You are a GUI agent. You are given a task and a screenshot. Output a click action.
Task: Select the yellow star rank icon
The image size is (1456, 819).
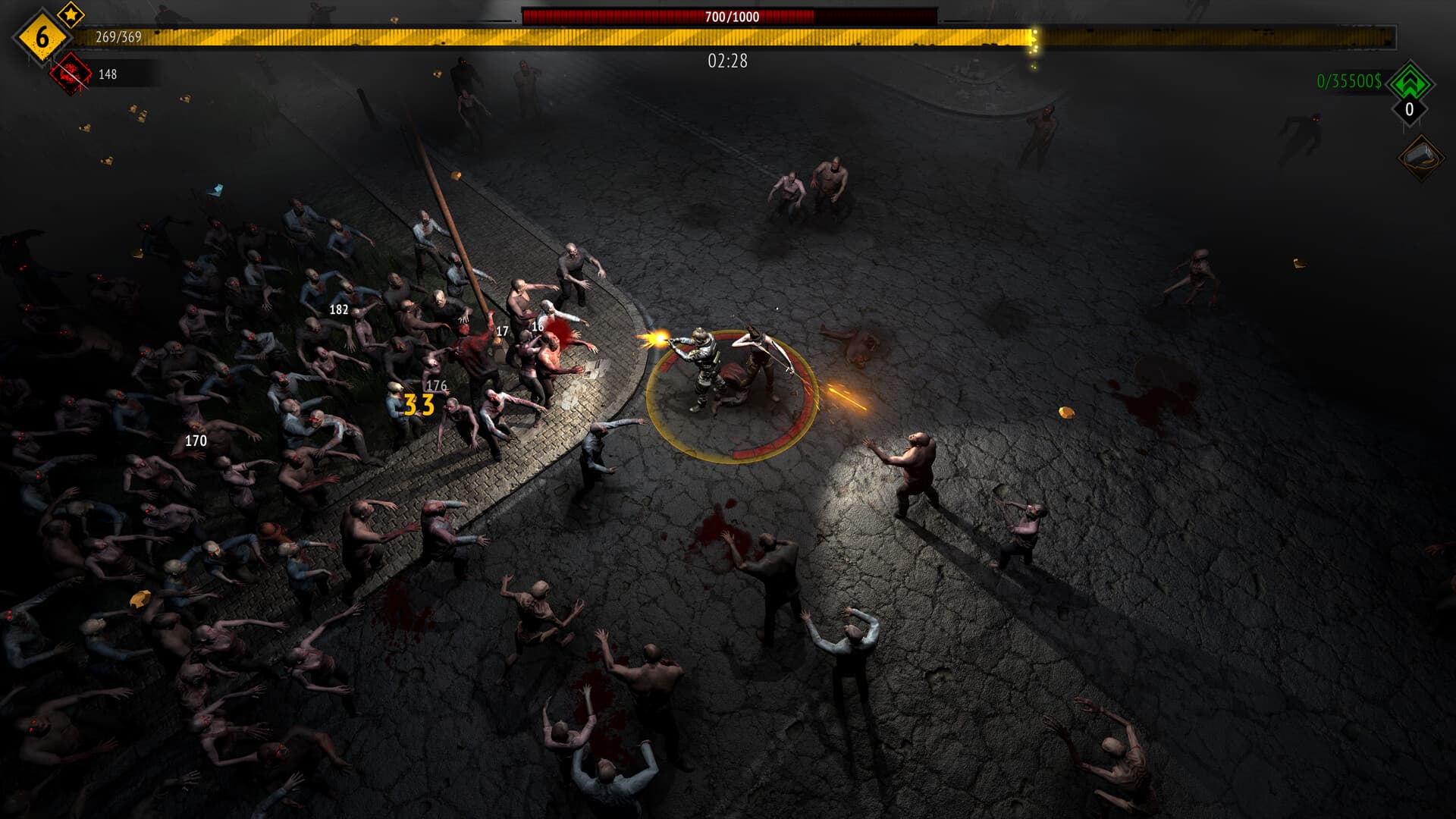click(69, 14)
